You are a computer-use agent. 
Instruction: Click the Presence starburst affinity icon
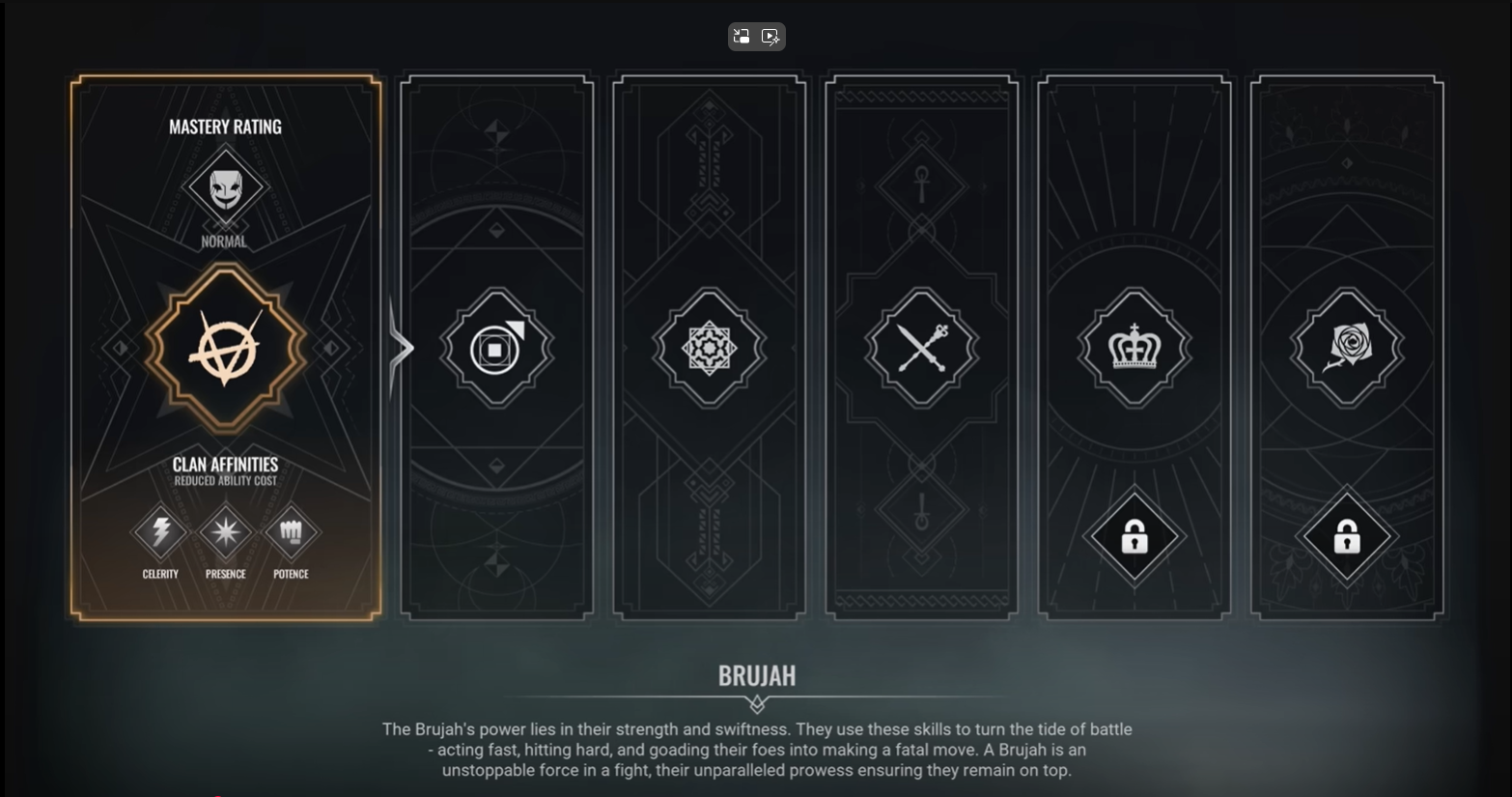click(x=225, y=531)
